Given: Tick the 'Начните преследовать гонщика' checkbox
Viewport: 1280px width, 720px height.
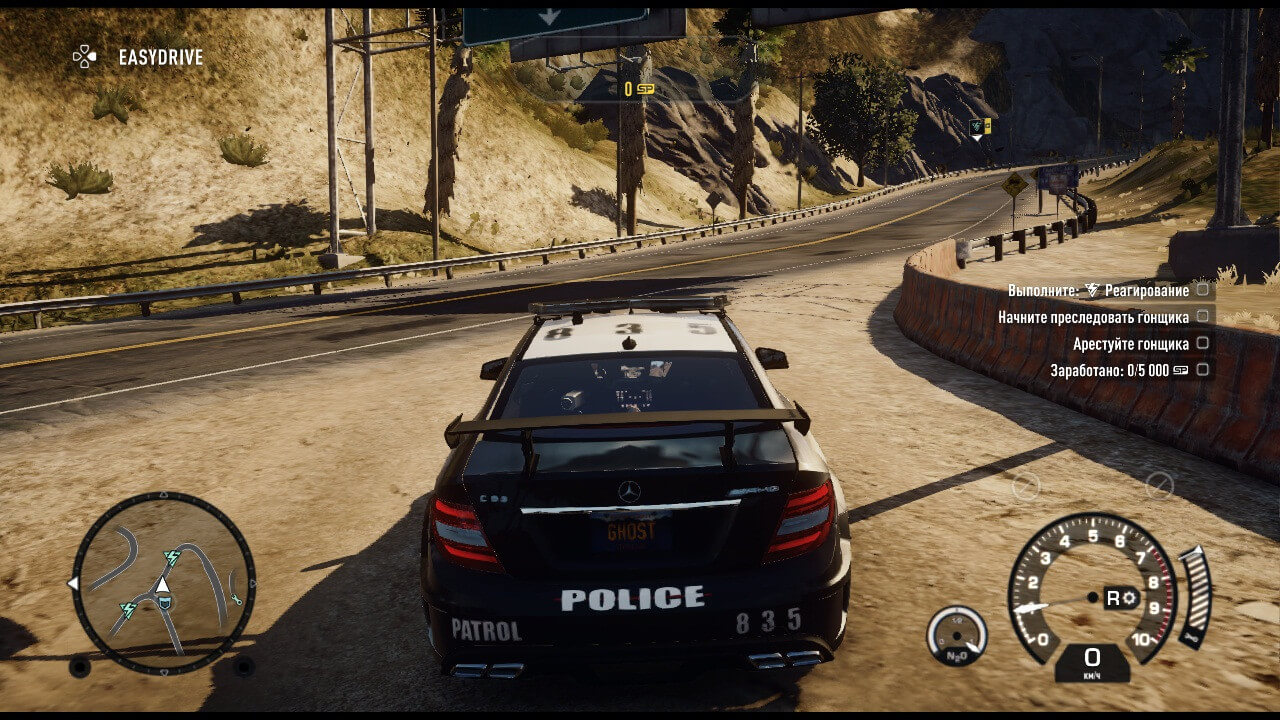Looking at the screenshot, I should (x=1202, y=317).
